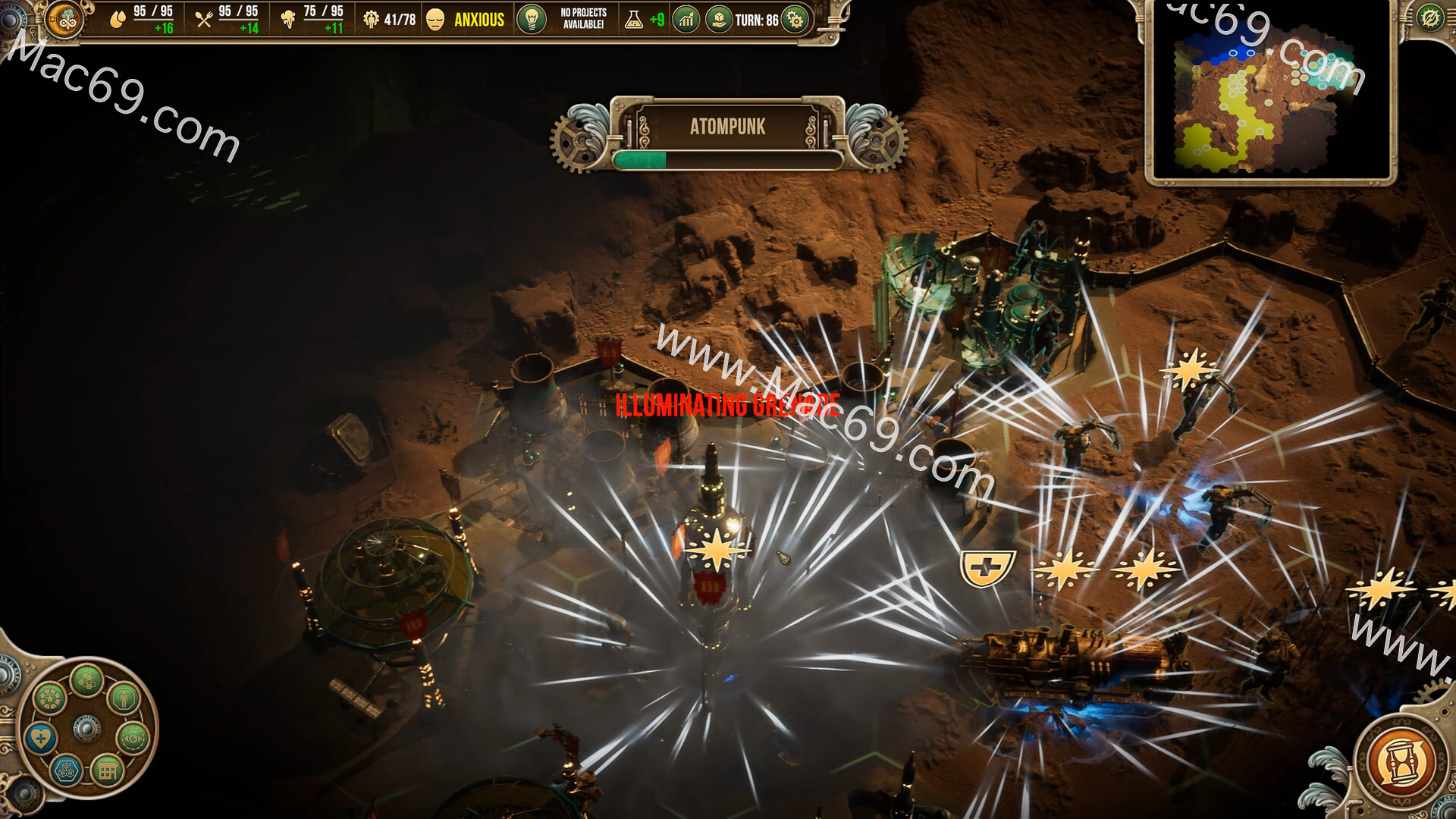Open the hand-with-cube resources button
The height and width of the screenshot is (819, 1456).
[x=718, y=19]
